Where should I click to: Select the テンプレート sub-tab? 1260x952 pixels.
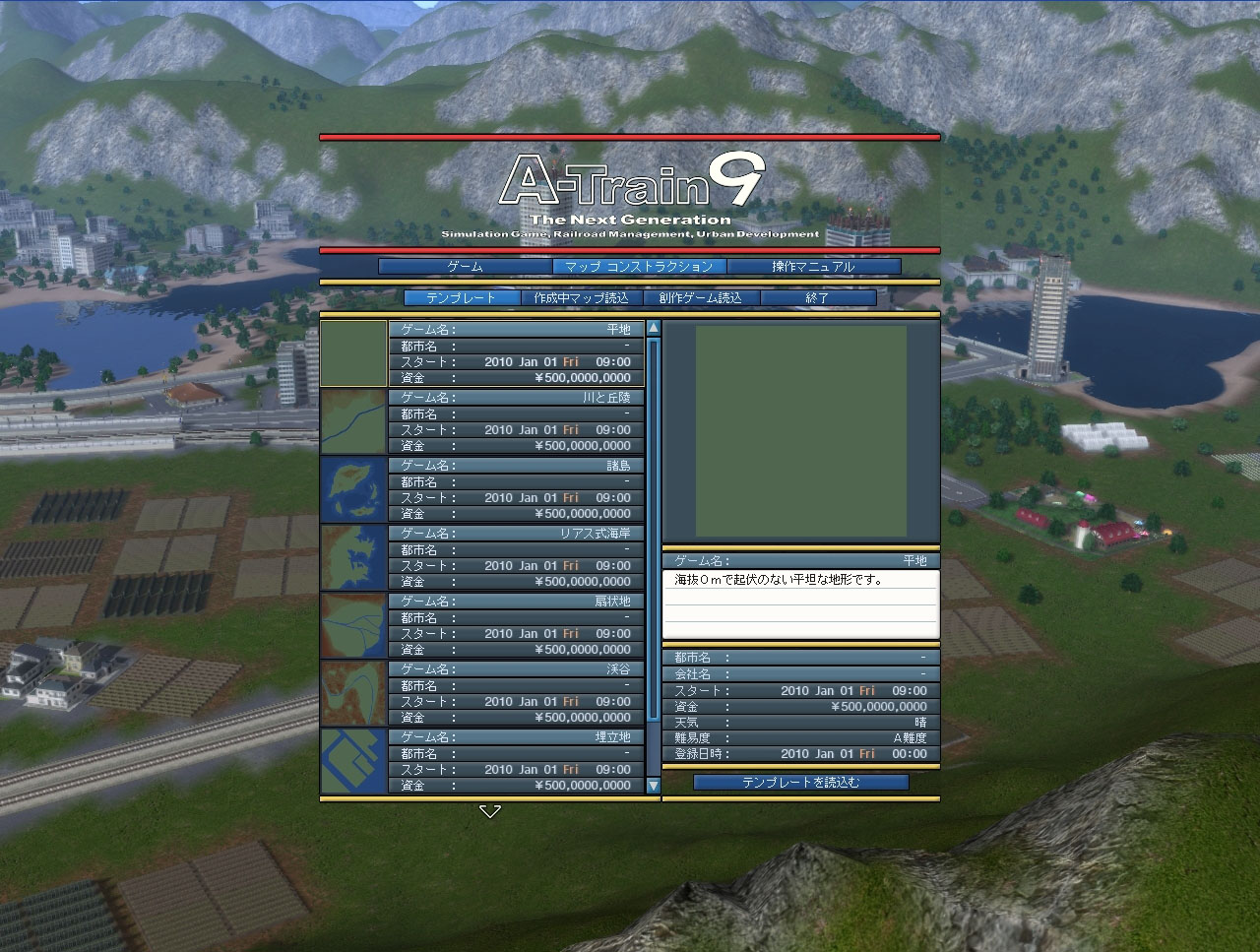[x=462, y=298]
